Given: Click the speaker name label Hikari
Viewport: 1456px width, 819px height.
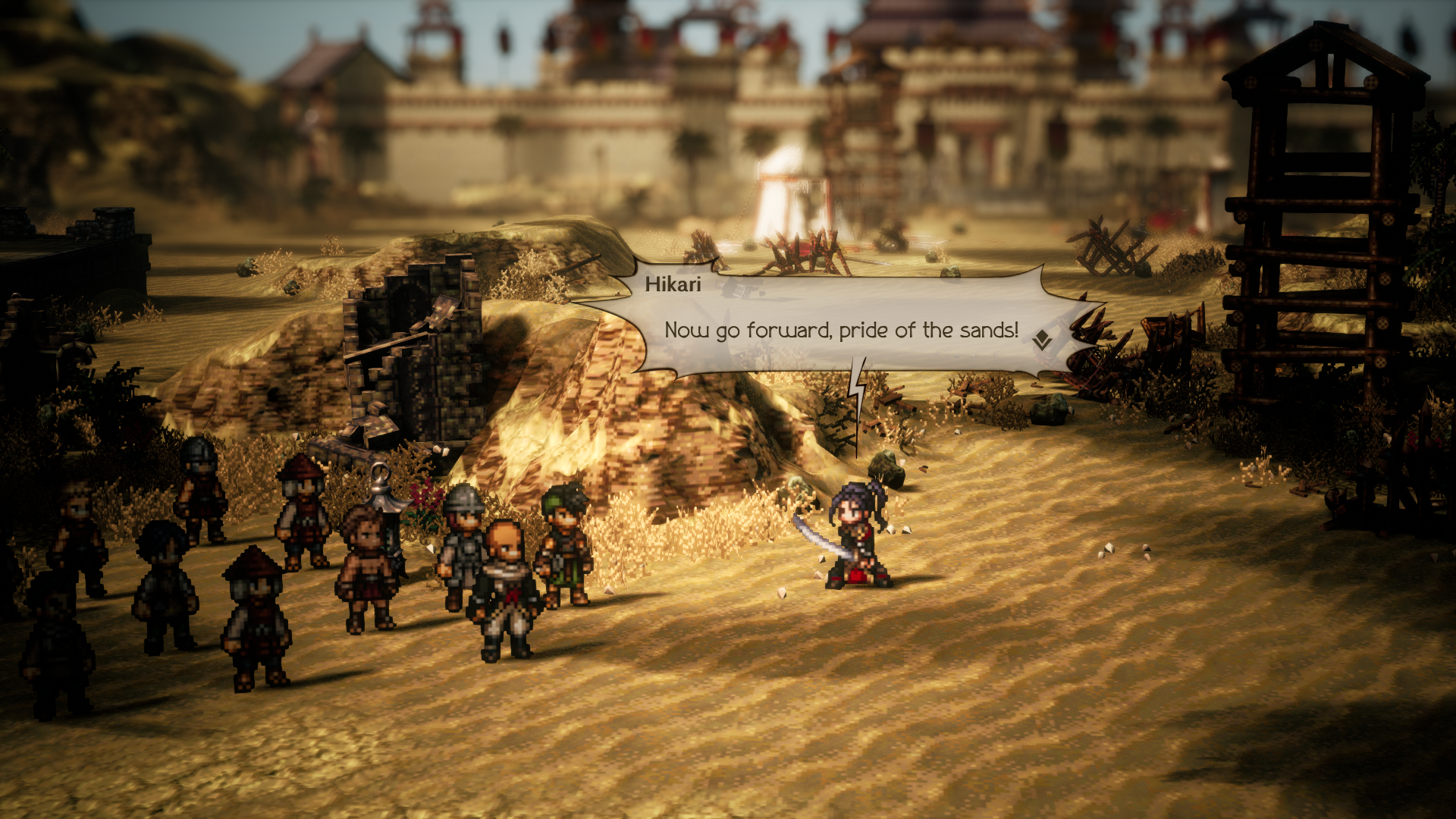Looking at the screenshot, I should pos(673,286).
